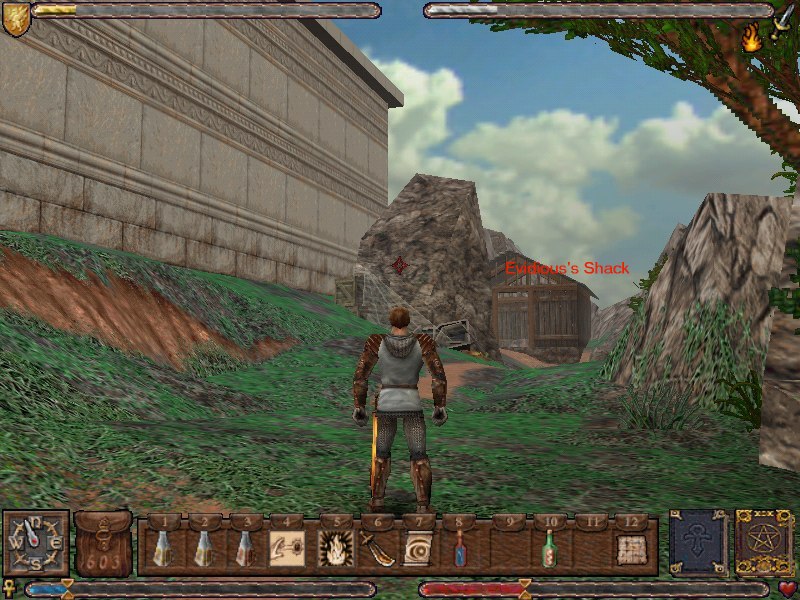Select the flame icon below the sword
Screen dimensions: 800x600
751,39
